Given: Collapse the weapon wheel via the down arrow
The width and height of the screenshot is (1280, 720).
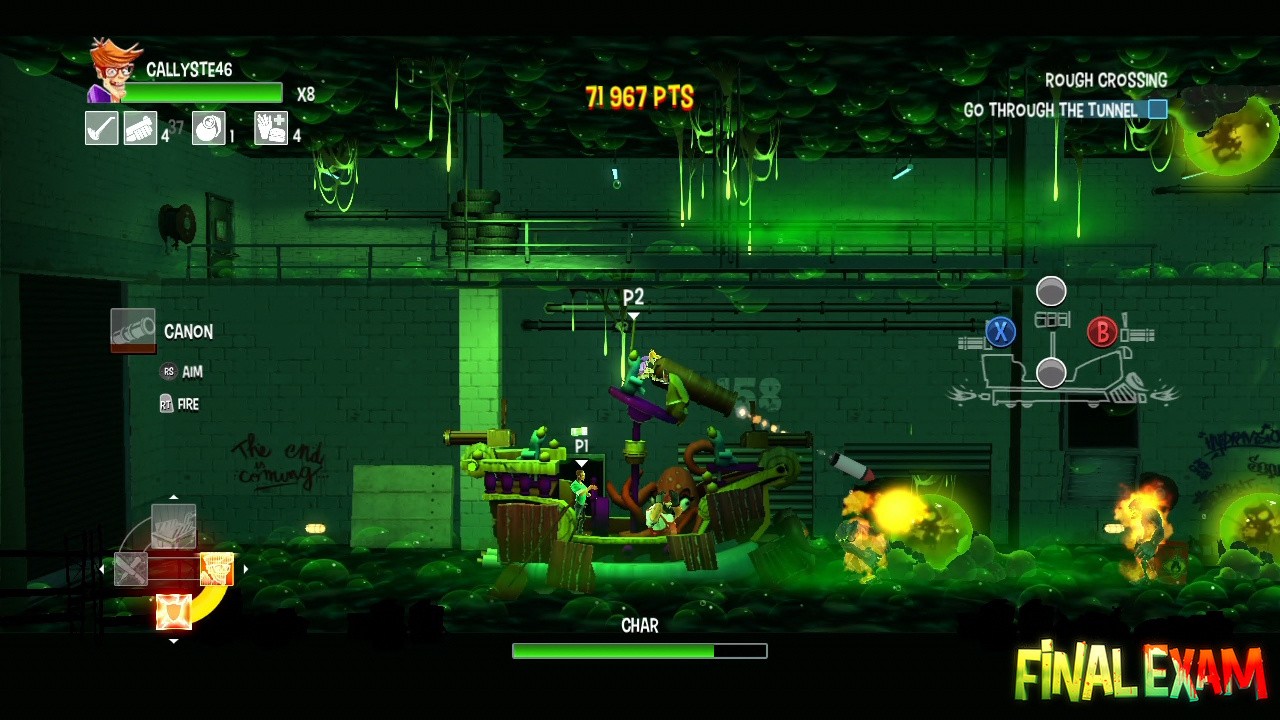Looking at the screenshot, I should (173, 641).
